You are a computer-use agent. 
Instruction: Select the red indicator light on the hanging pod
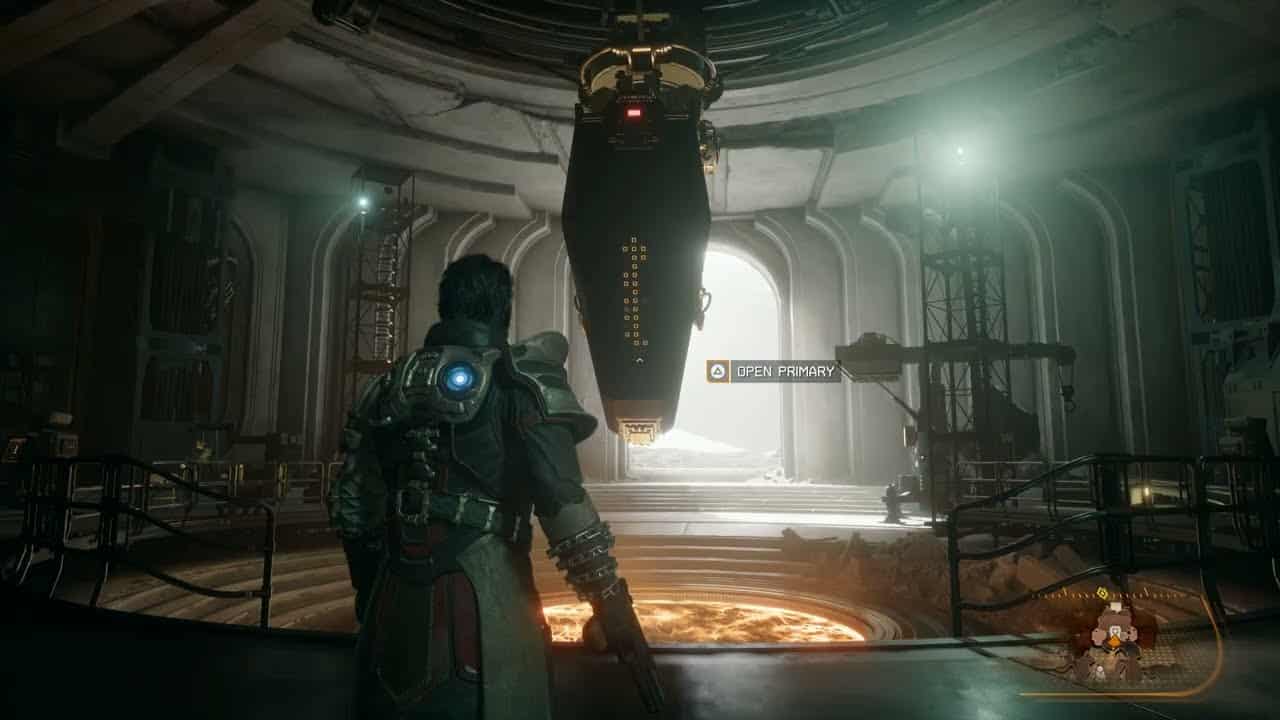click(x=634, y=115)
